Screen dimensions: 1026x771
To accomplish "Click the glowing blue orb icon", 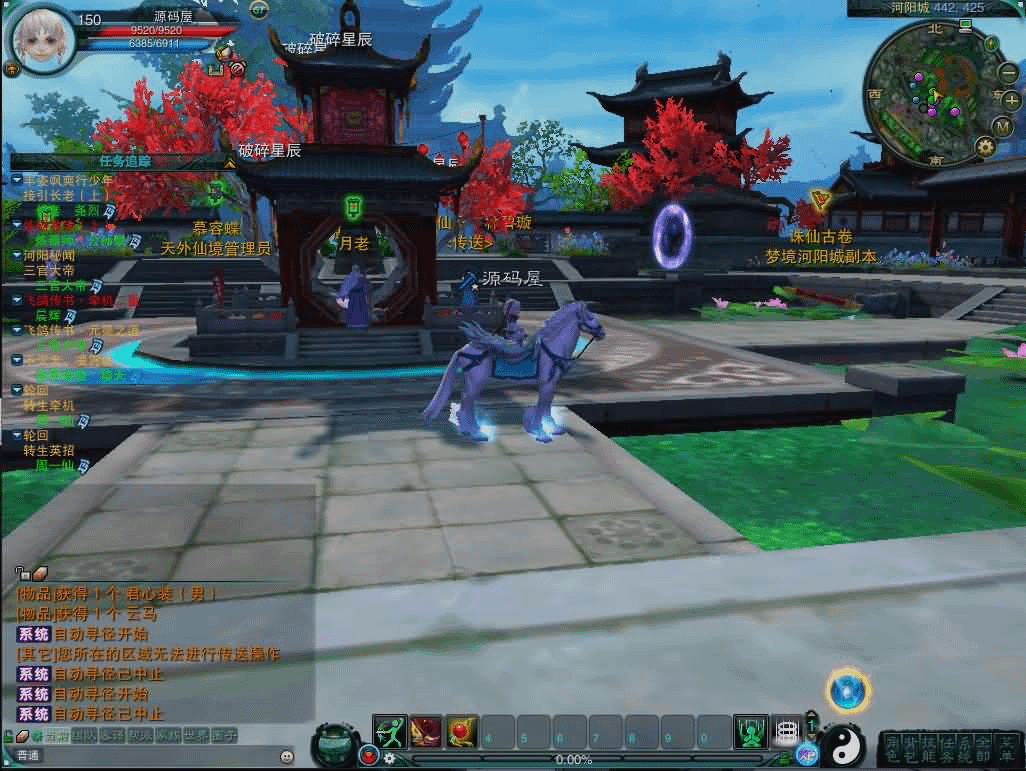I will 848,691.
